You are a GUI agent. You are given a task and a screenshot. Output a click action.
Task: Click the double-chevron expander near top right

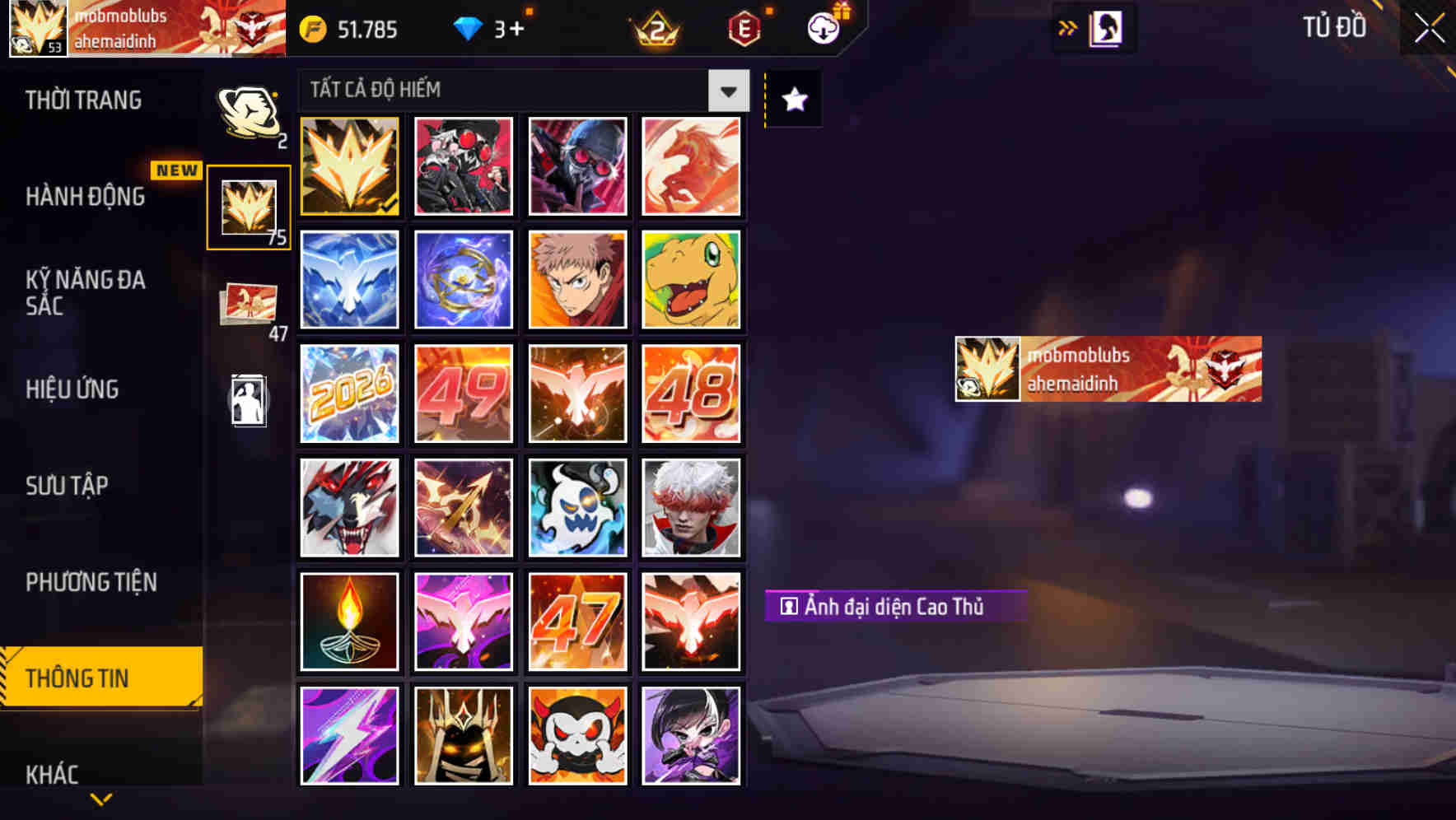[1066, 27]
